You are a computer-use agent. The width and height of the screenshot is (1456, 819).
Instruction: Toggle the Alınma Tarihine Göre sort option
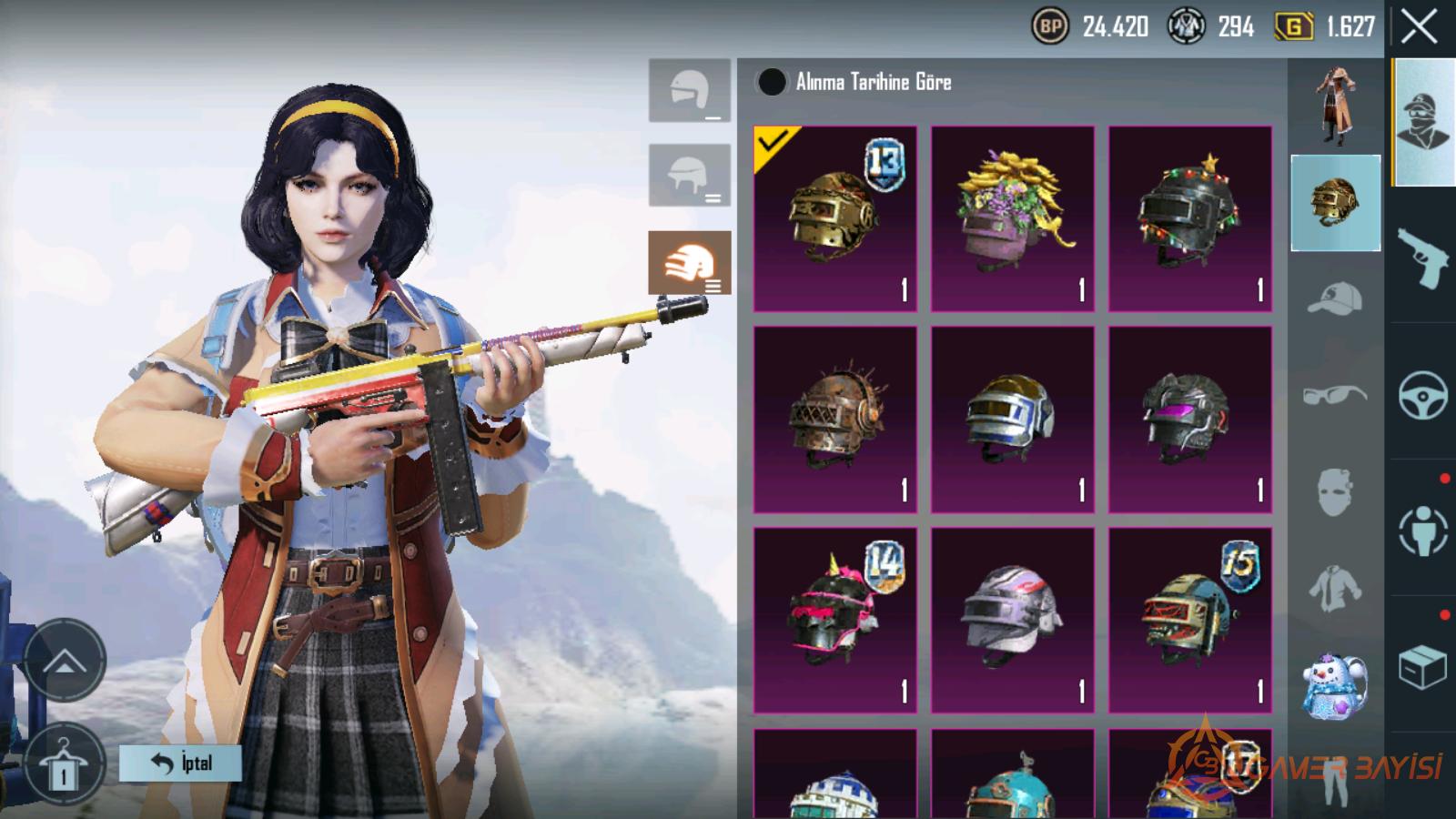[772, 82]
